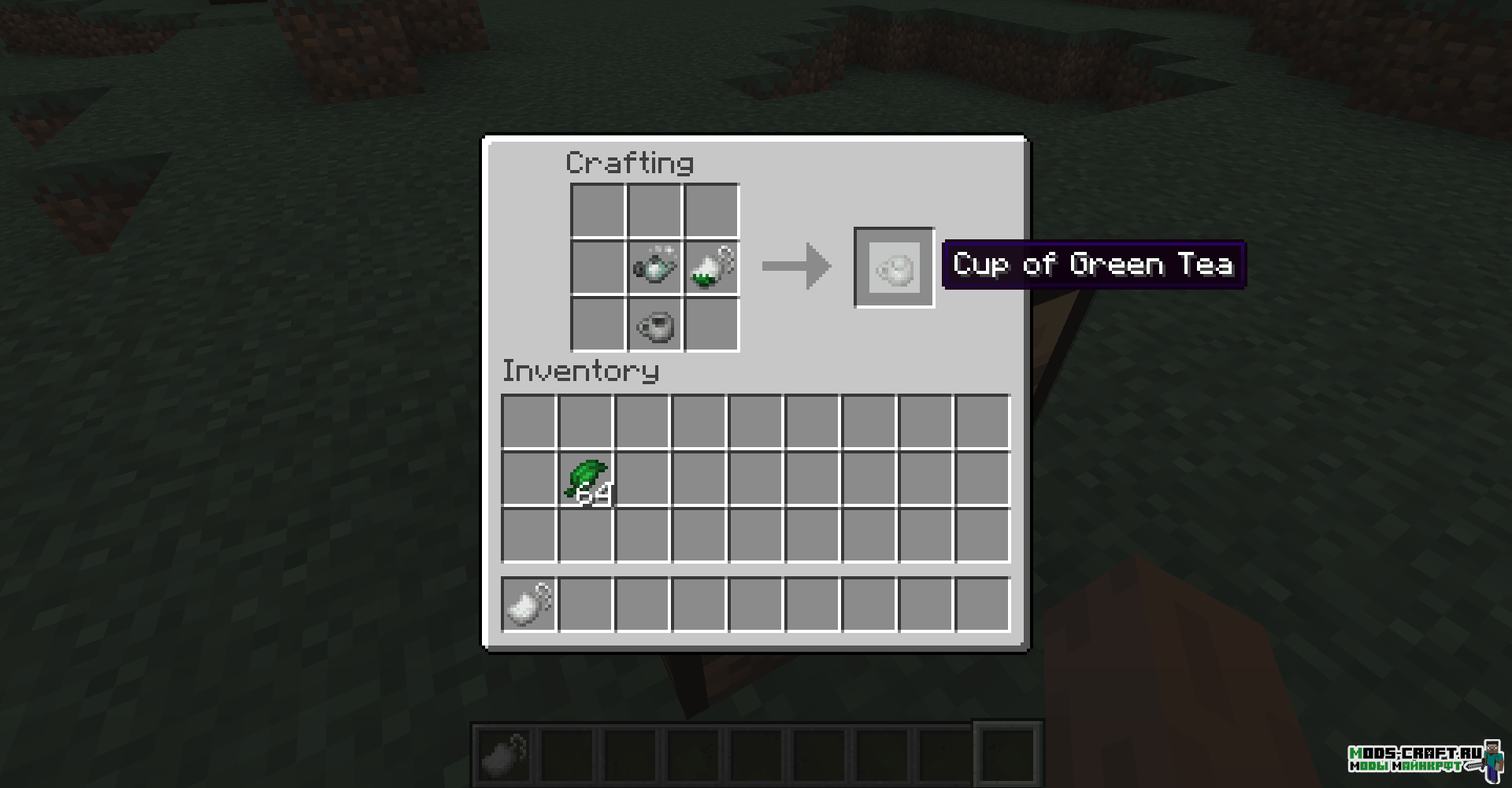This screenshot has width=1512, height=788.
Task: Select the green tea bag in the crafting grid
Action: (712, 267)
